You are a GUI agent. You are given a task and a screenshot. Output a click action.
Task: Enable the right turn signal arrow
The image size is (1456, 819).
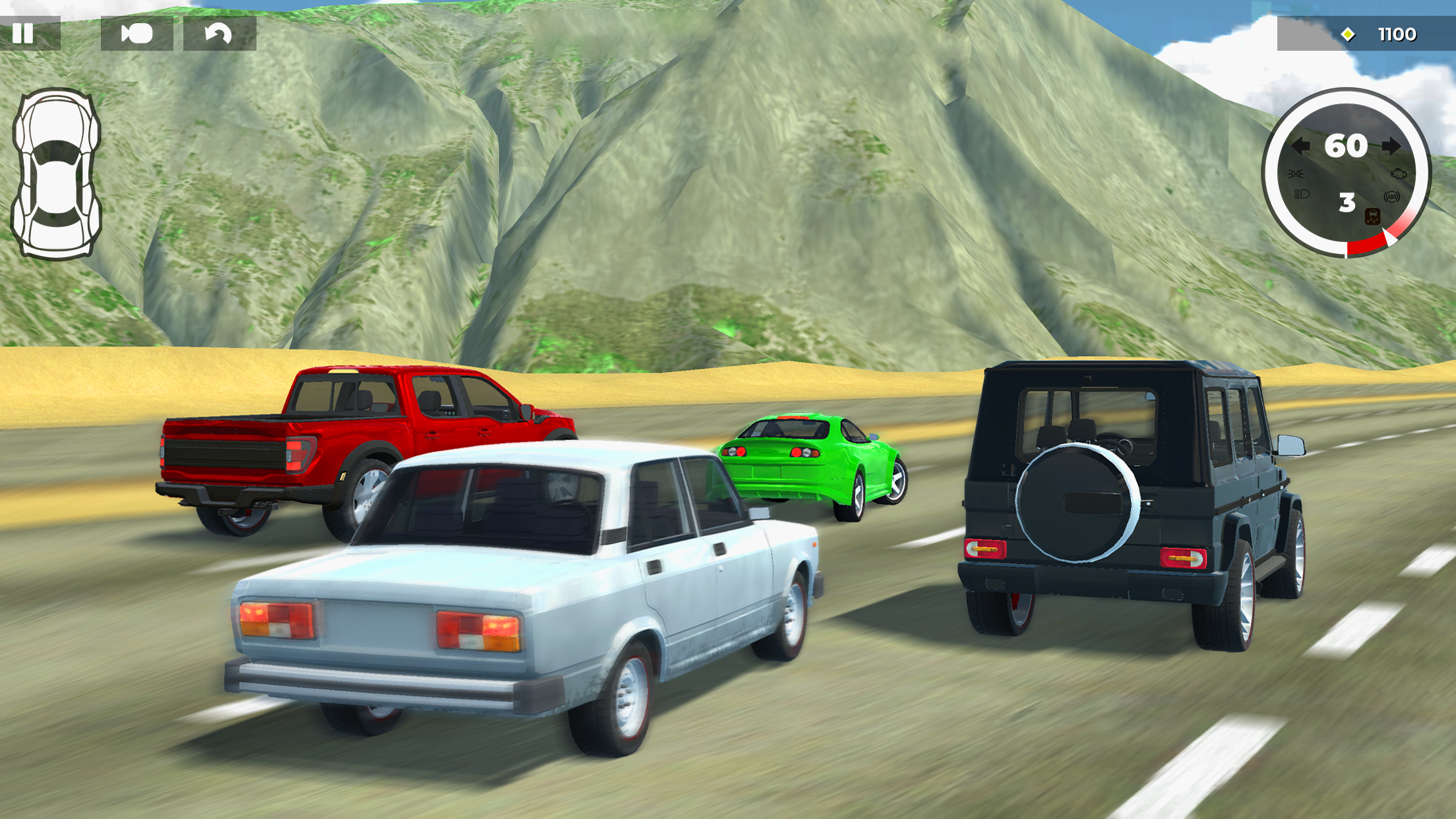(x=1392, y=146)
